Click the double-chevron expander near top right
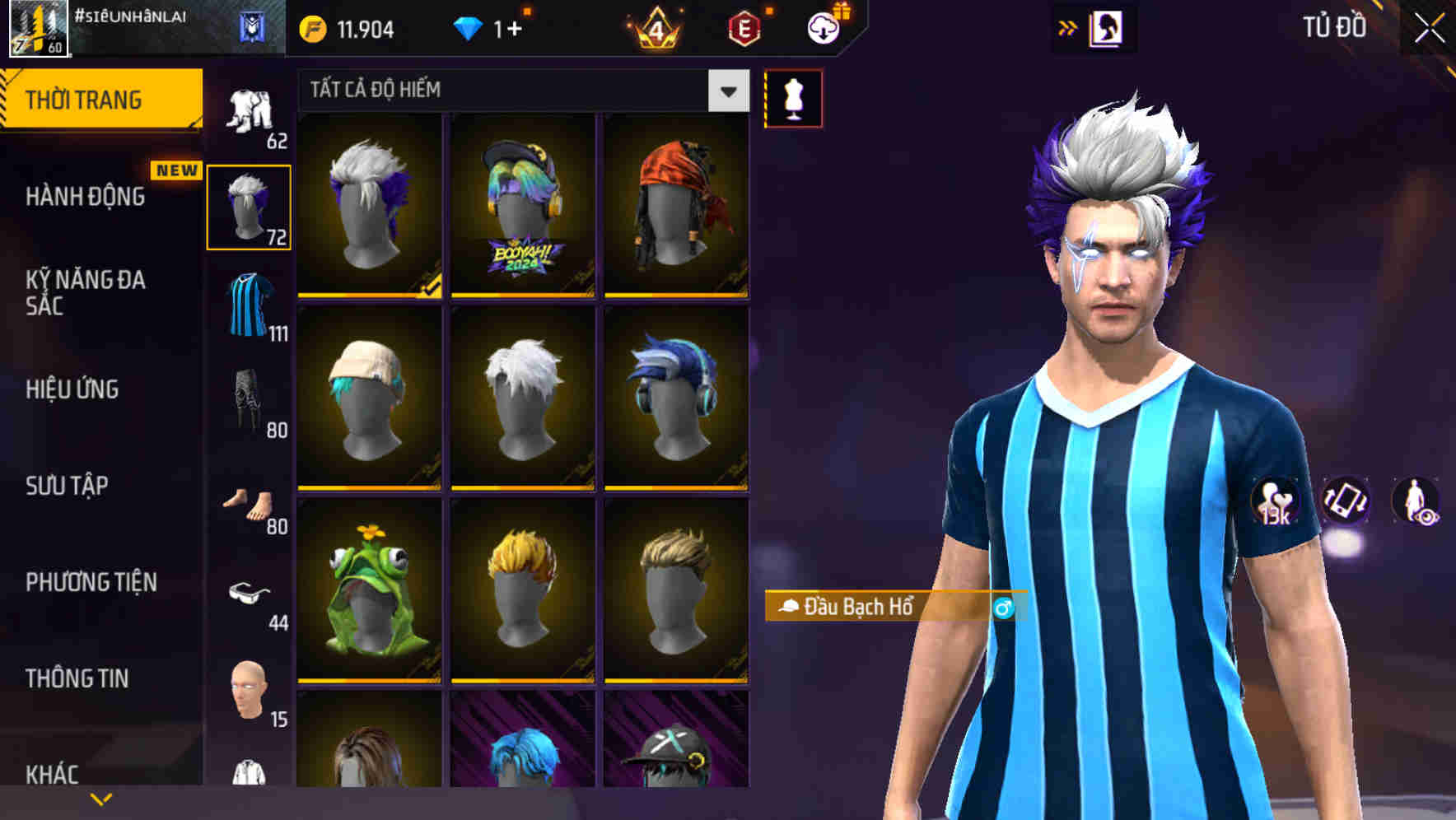This screenshot has height=820, width=1456. (x=1066, y=26)
